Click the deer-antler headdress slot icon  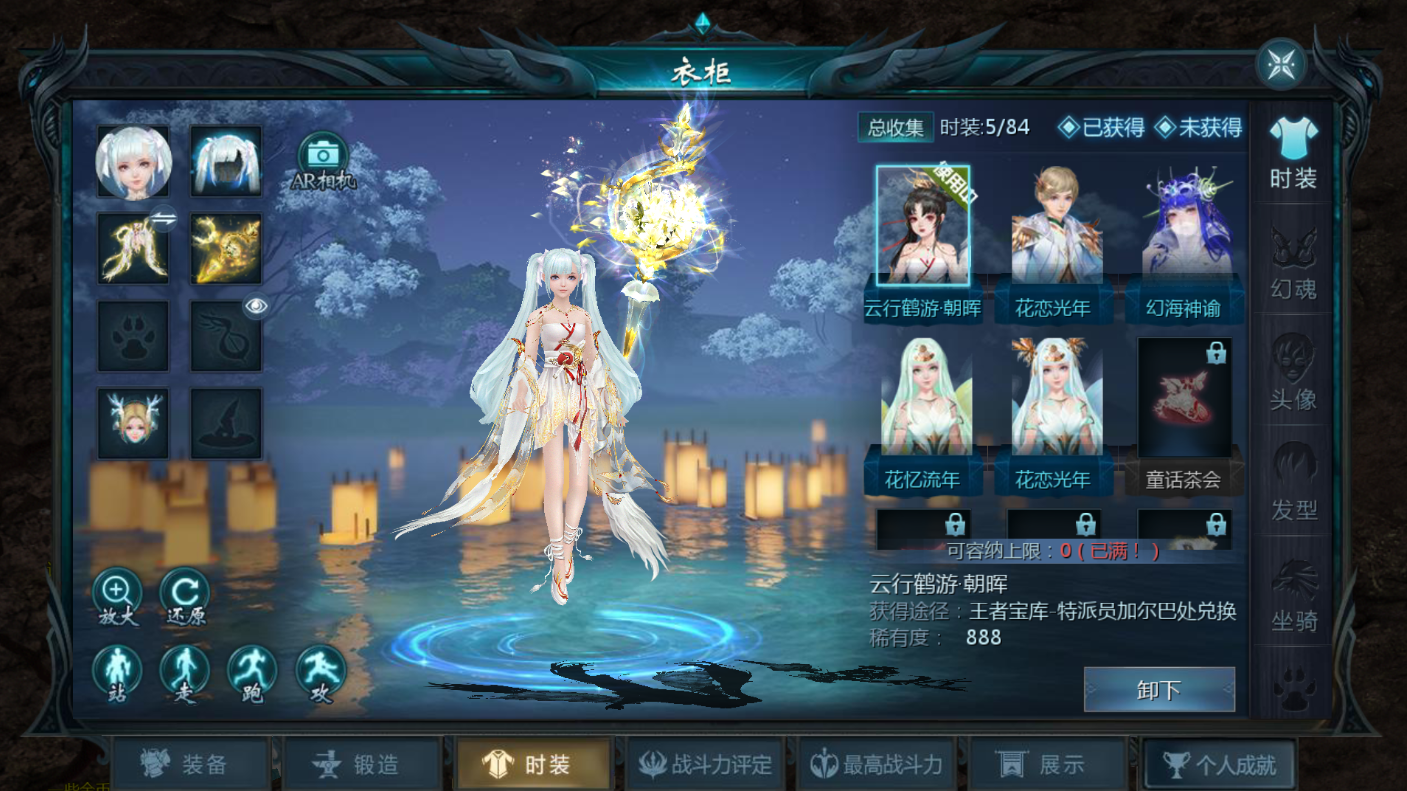point(133,420)
